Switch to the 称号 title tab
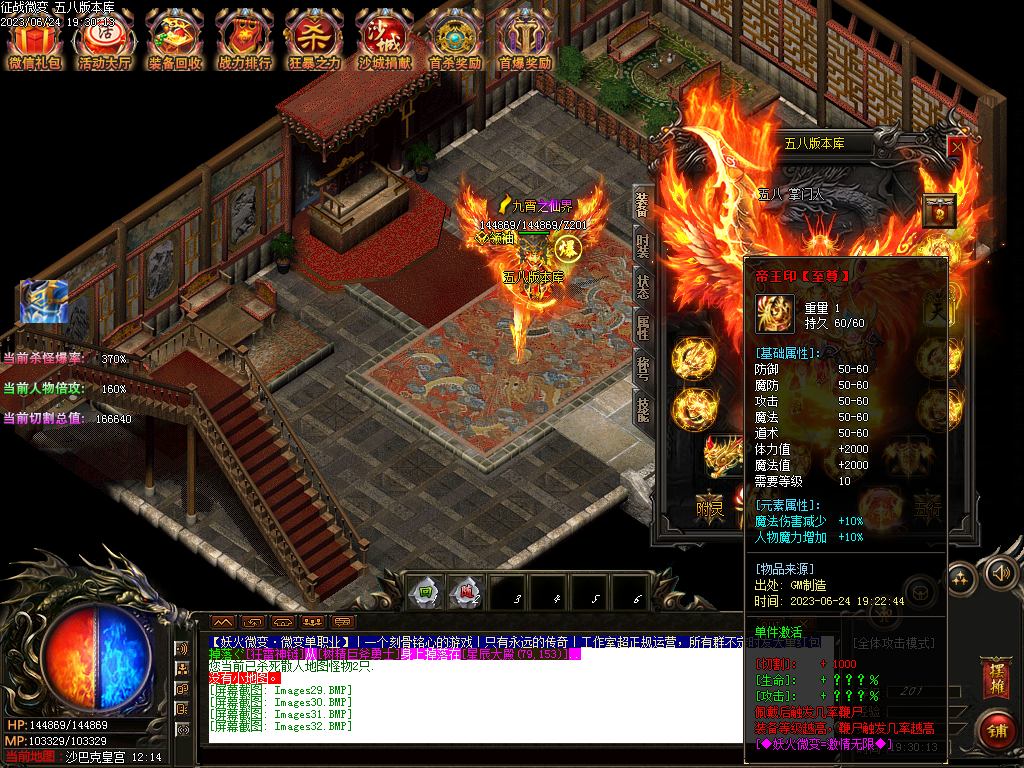 point(642,369)
